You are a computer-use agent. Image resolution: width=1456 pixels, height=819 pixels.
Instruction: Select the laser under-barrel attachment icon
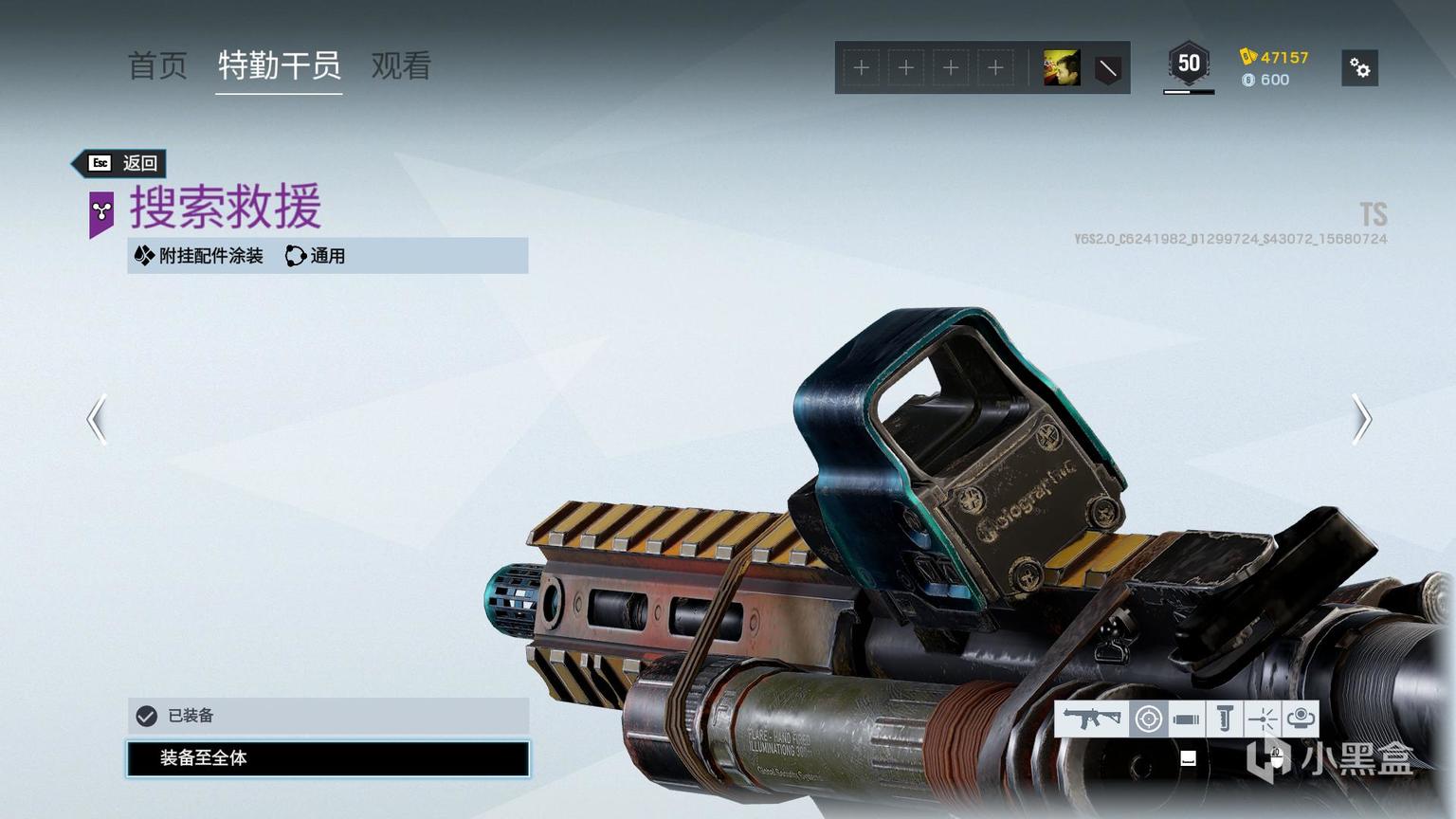pos(1262,719)
